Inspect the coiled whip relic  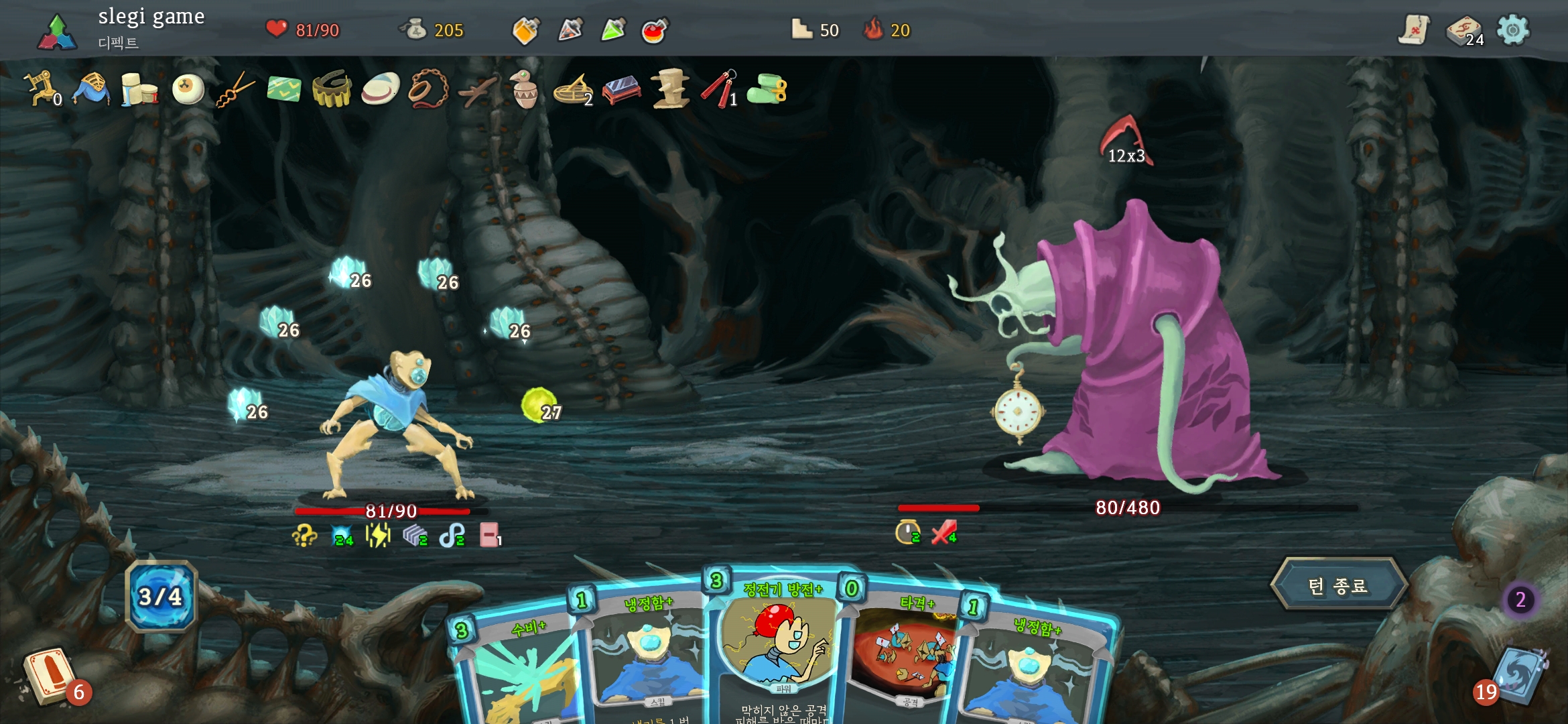[x=428, y=89]
